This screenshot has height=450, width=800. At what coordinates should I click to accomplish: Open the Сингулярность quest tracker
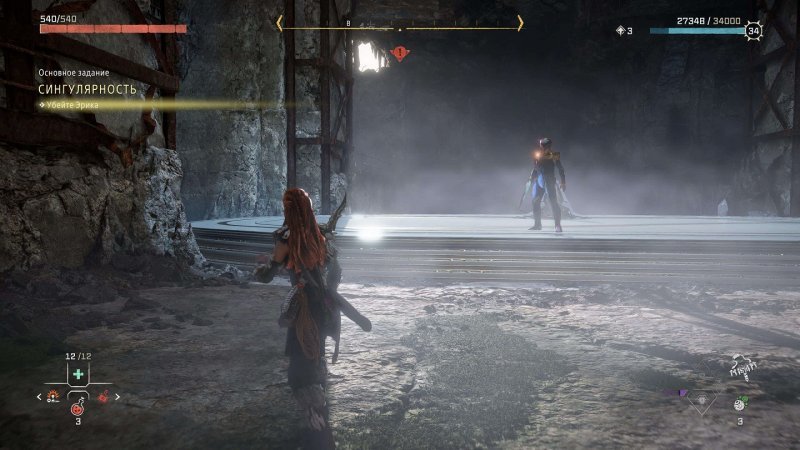click(x=88, y=89)
